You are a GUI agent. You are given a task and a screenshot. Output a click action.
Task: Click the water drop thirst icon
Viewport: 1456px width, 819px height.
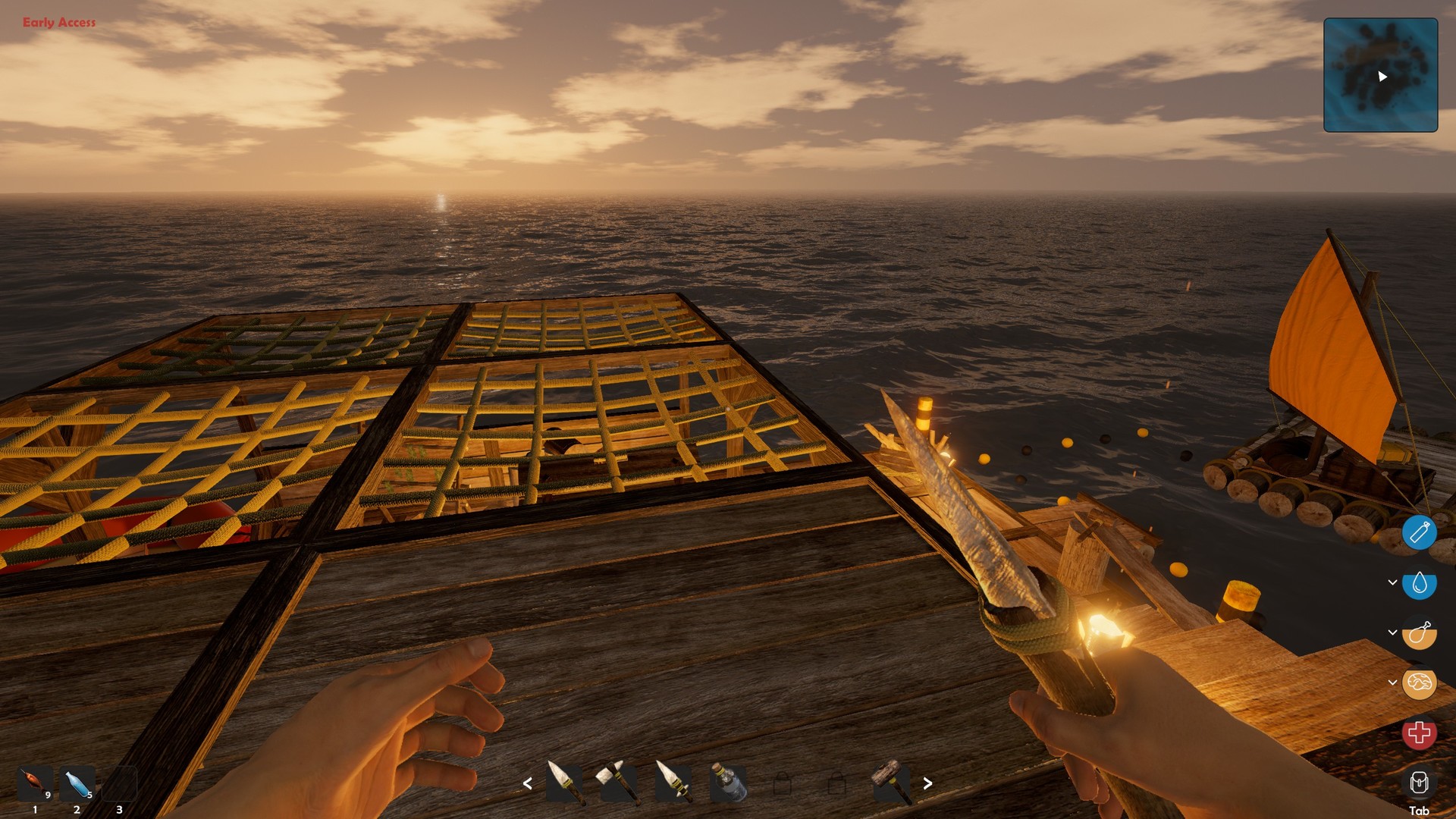click(x=1419, y=583)
